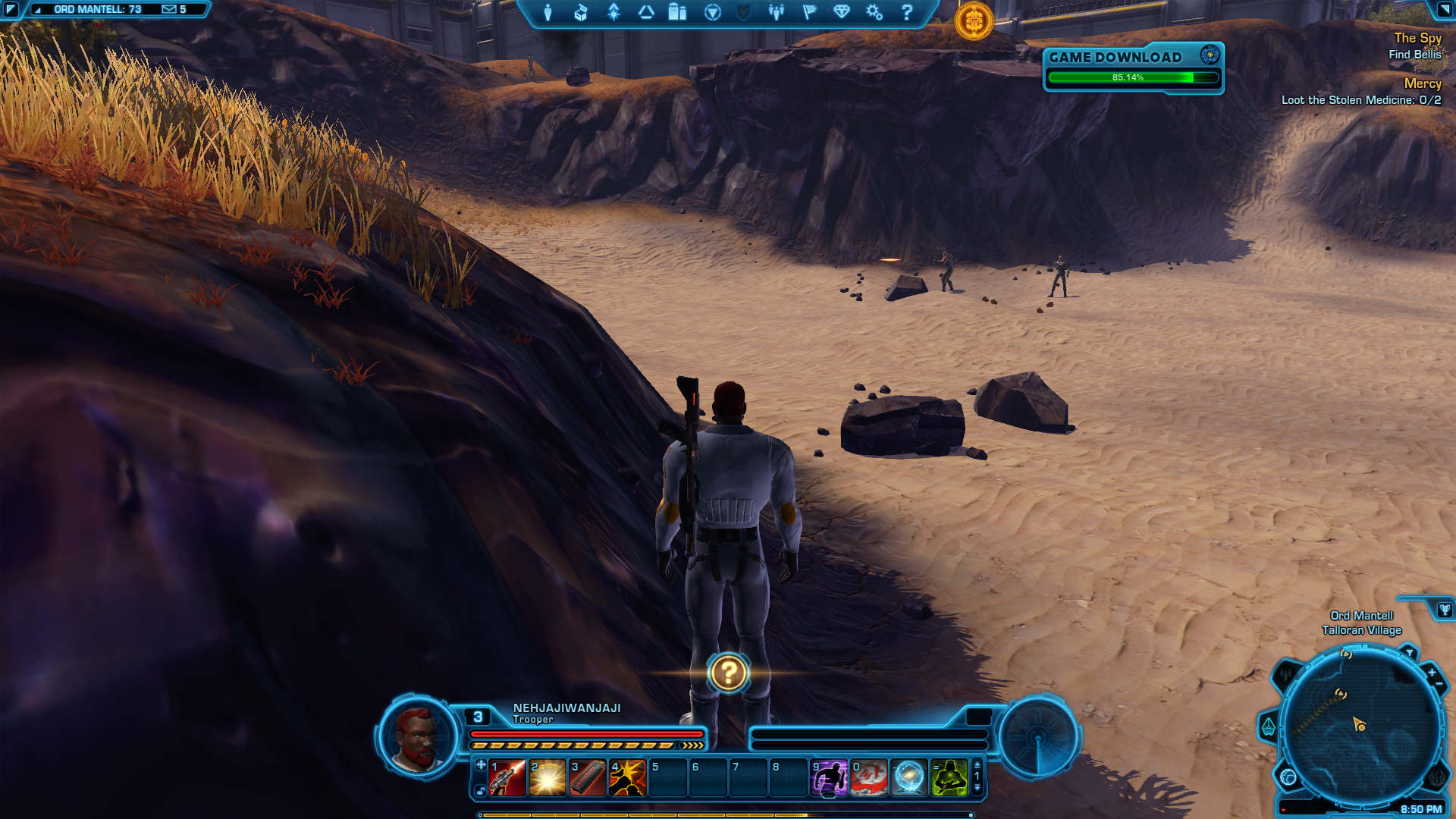Open the group of people social icon
This screenshot has height=819, width=1456.
pos(776,12)
